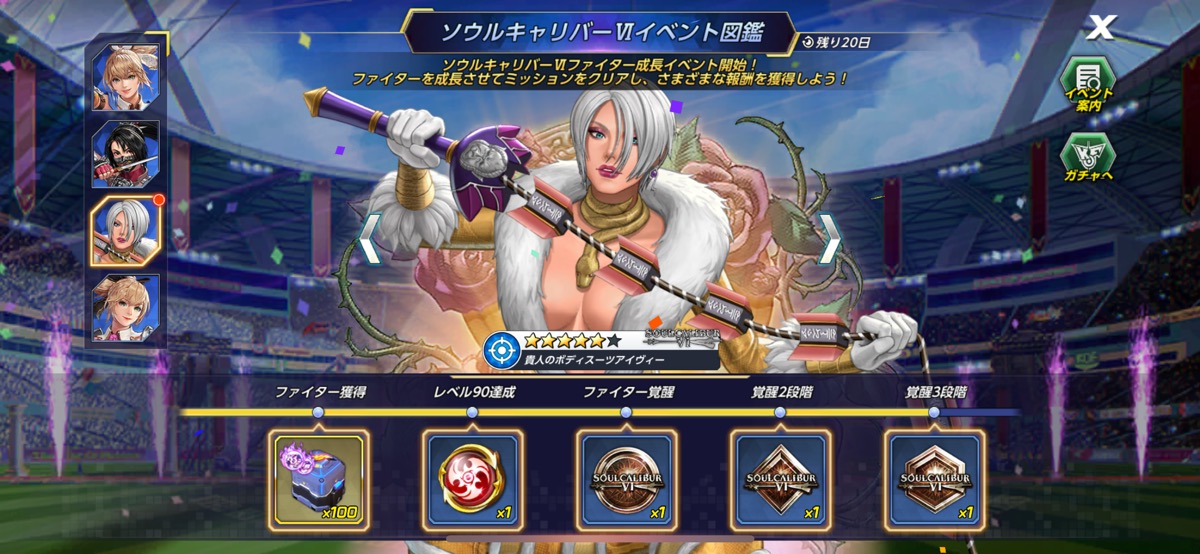Select the reward under 覚醒3段階
The width and height of the screenshot is (1200, 554).
(934, 479)
